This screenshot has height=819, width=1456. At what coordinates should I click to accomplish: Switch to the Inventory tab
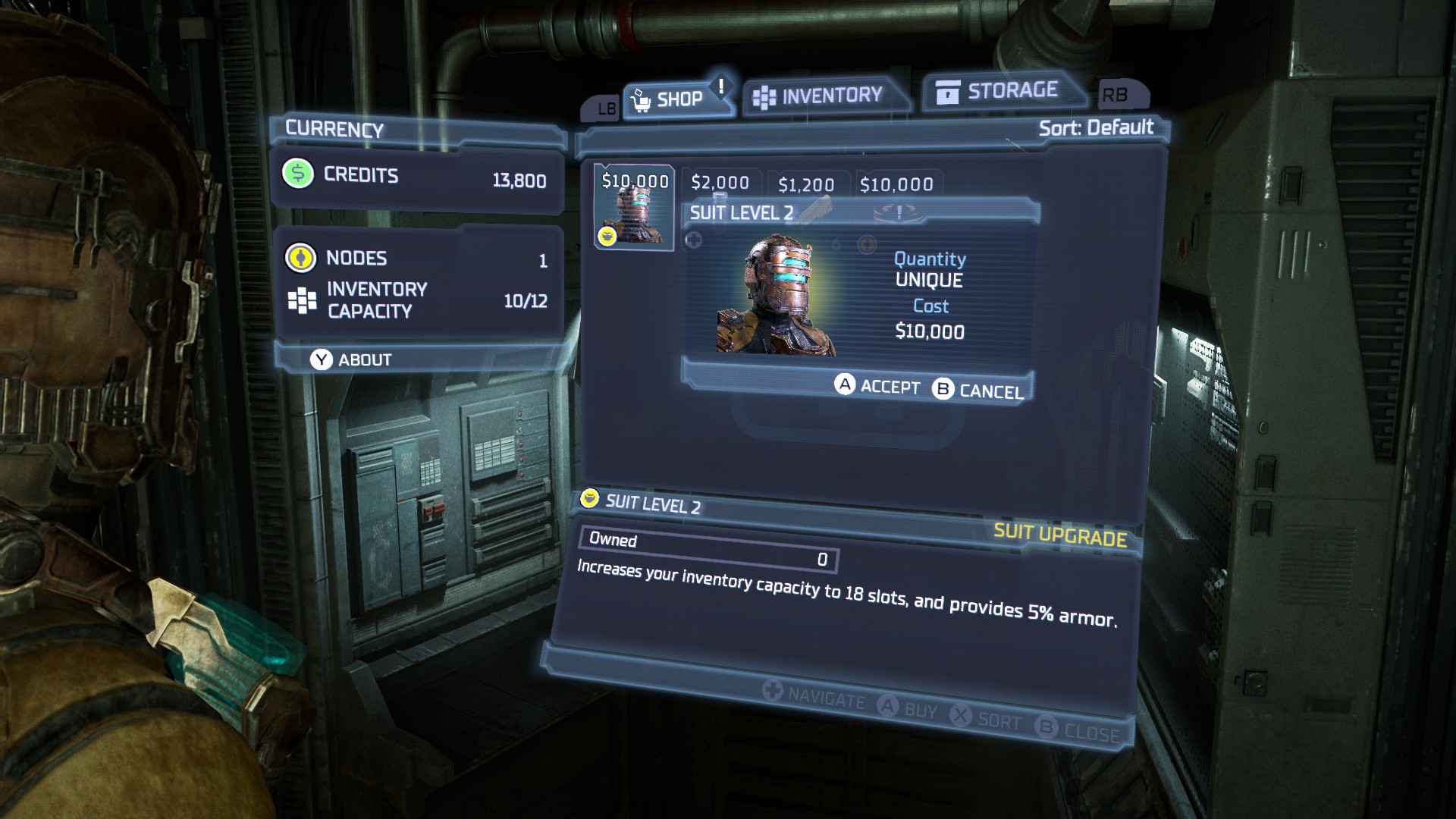[827, 93]
